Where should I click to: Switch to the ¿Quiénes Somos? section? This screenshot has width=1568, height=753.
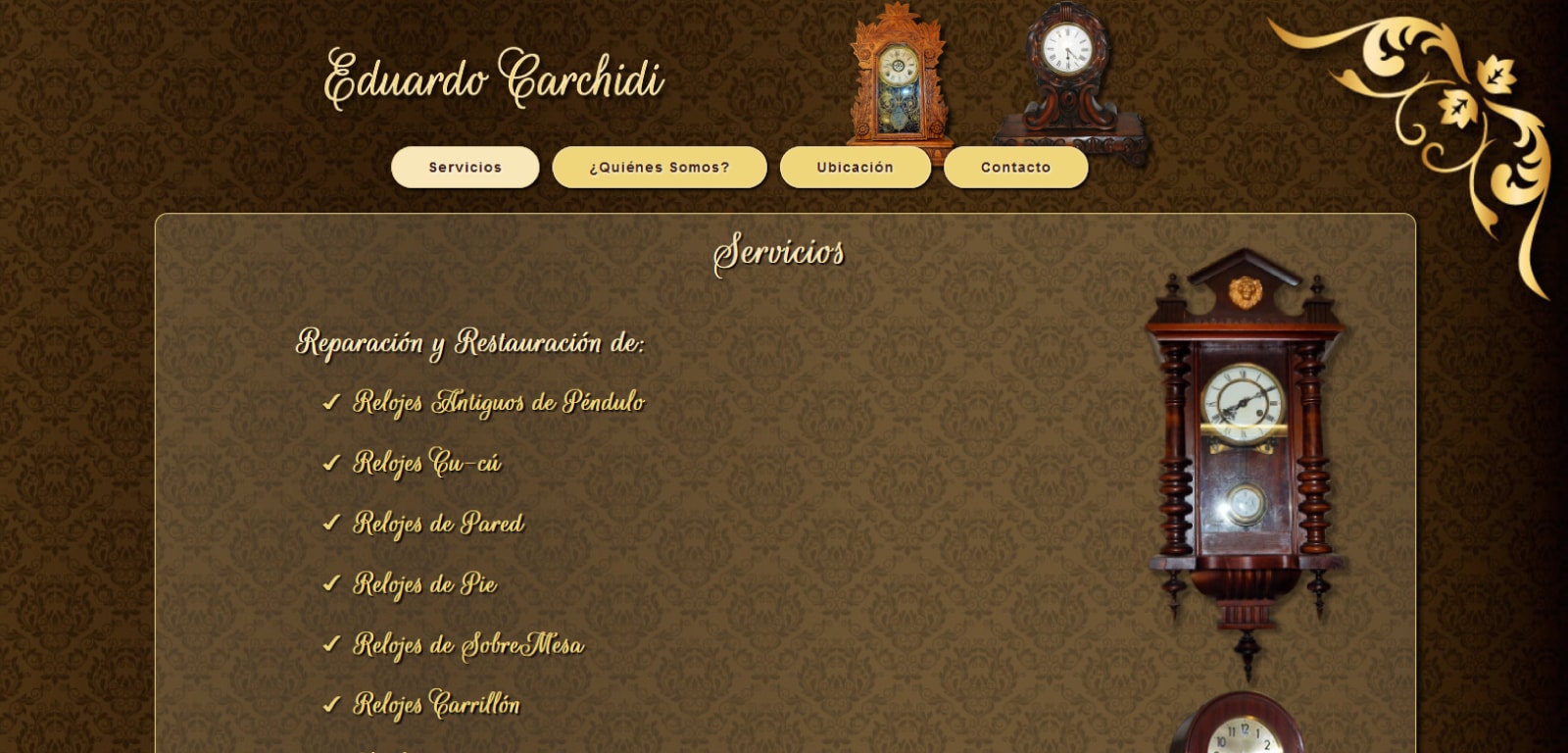tap(660, 167)
